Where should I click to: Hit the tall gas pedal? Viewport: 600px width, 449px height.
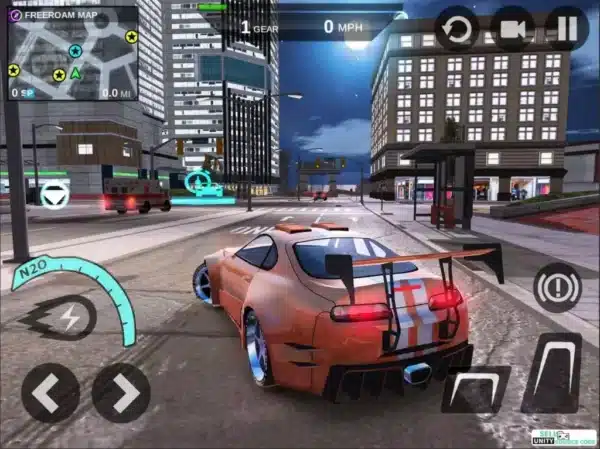(551, 373)
